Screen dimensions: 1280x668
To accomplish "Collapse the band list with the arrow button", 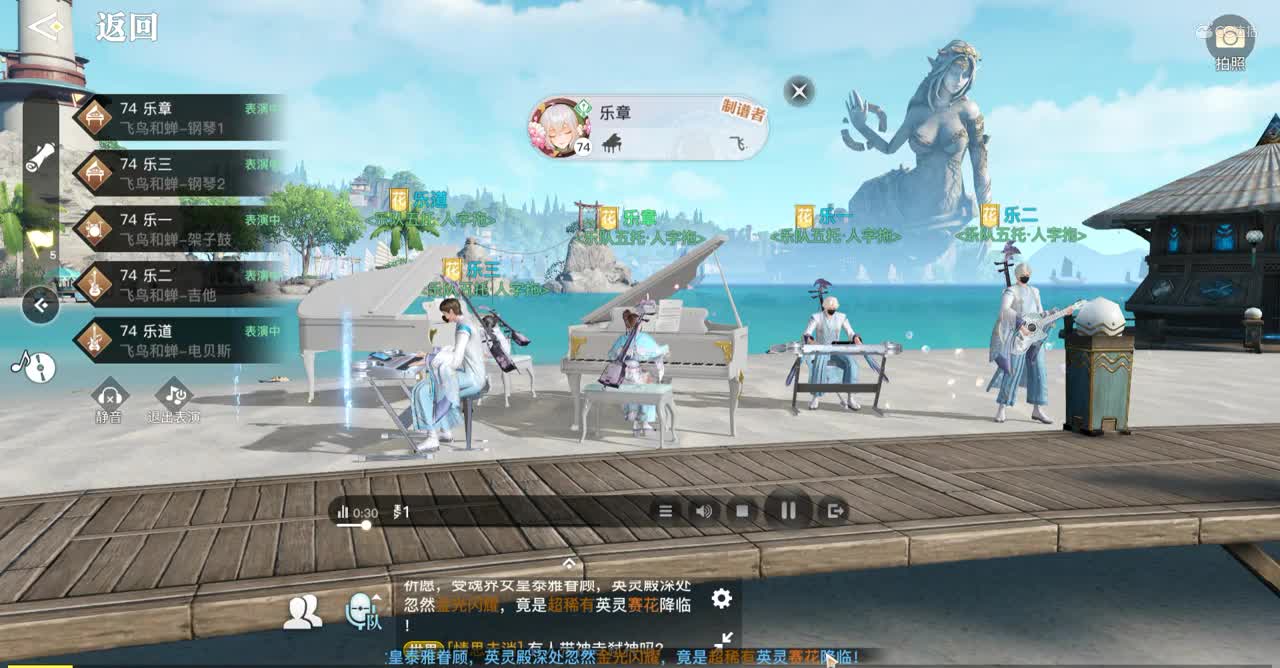I will point(40,305).
